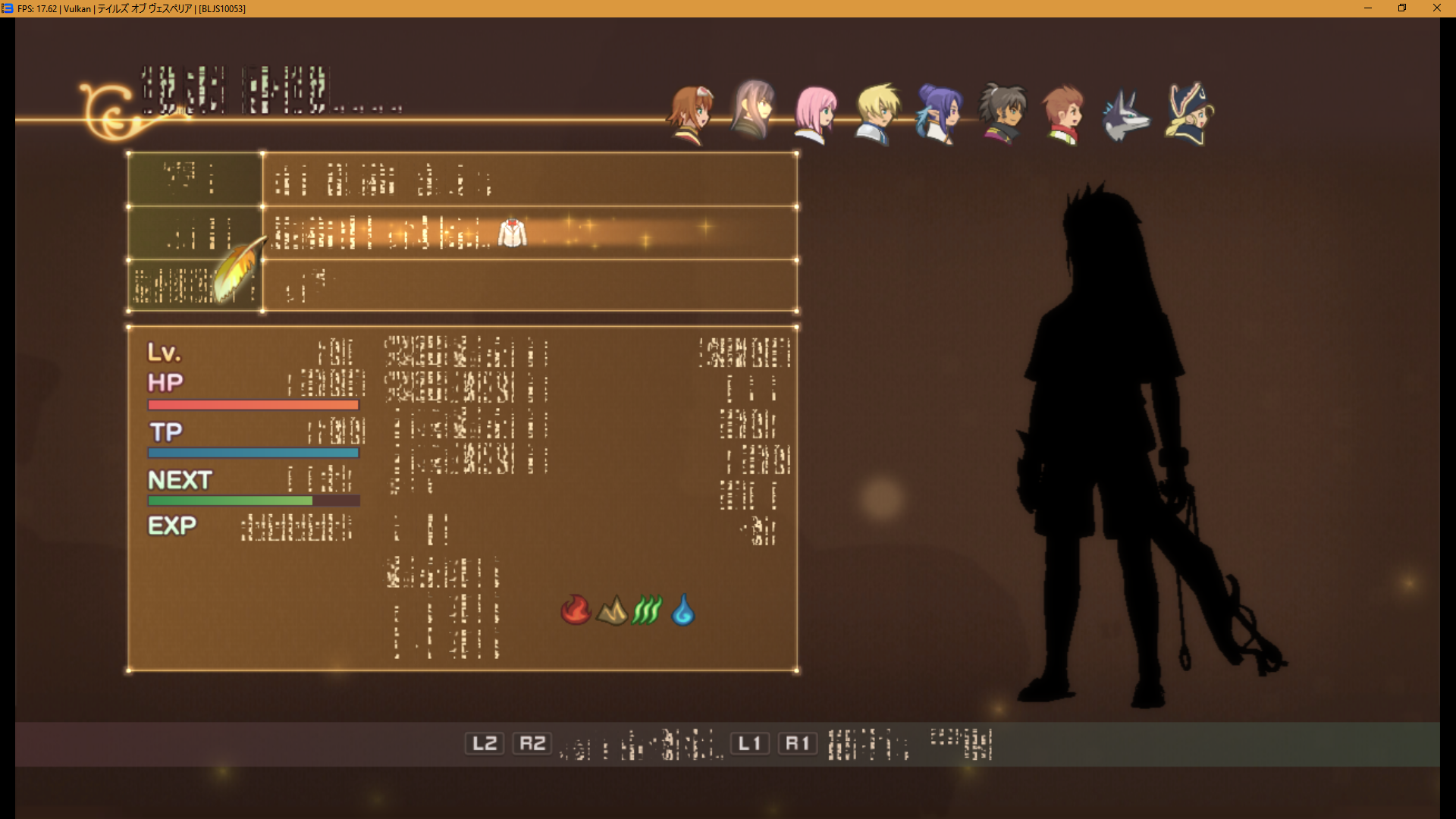The width and height of the screenshot is (1456, 819).
Task: Switch to pink-haired Estelle's portrait
Action: [x=815, y=114]
